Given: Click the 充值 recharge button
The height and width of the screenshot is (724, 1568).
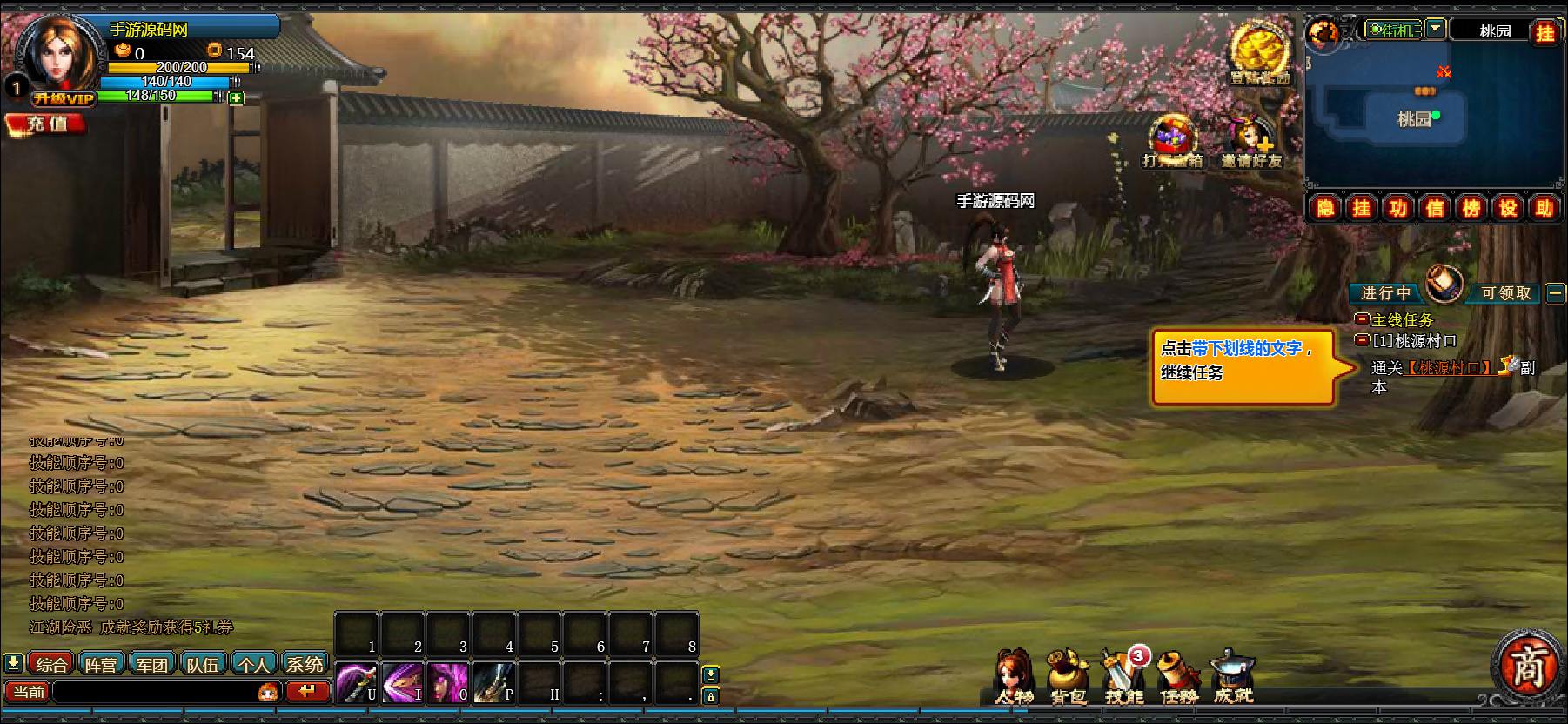Looking at the screenshot, I should pyautogui.click(x=46, y=124).
